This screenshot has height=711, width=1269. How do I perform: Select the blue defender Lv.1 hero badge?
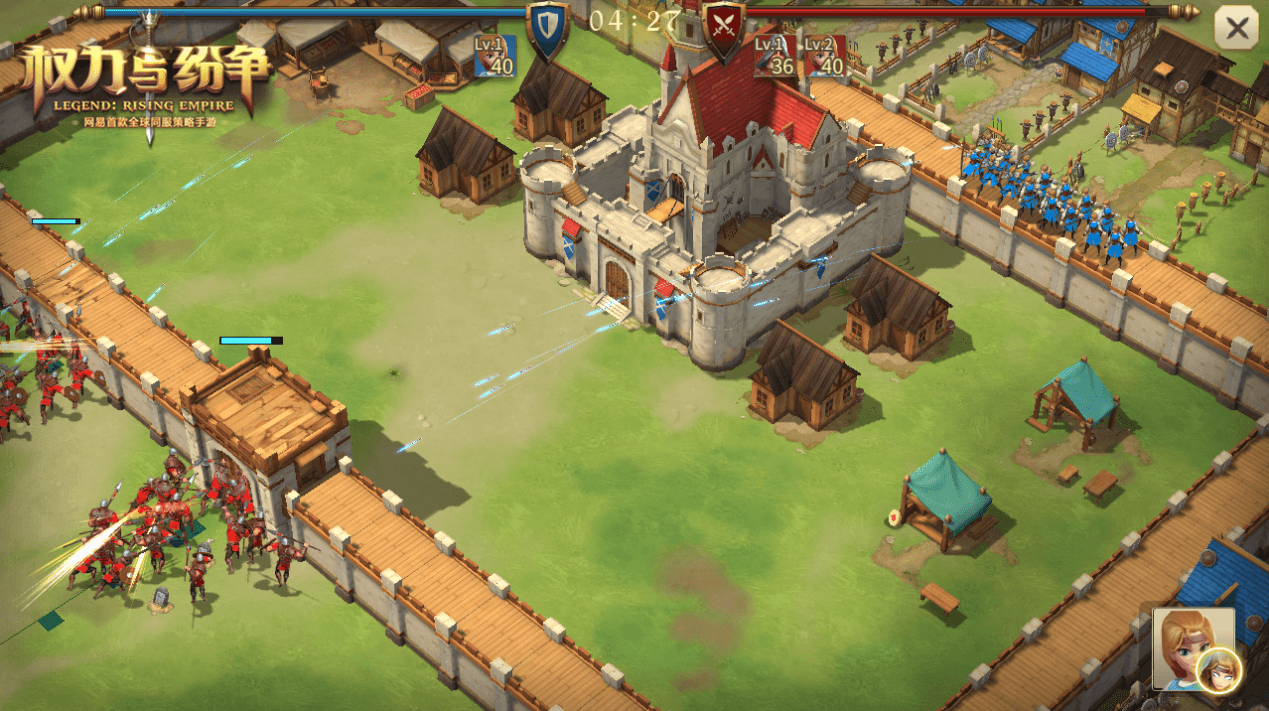click(x=495, y=56)
